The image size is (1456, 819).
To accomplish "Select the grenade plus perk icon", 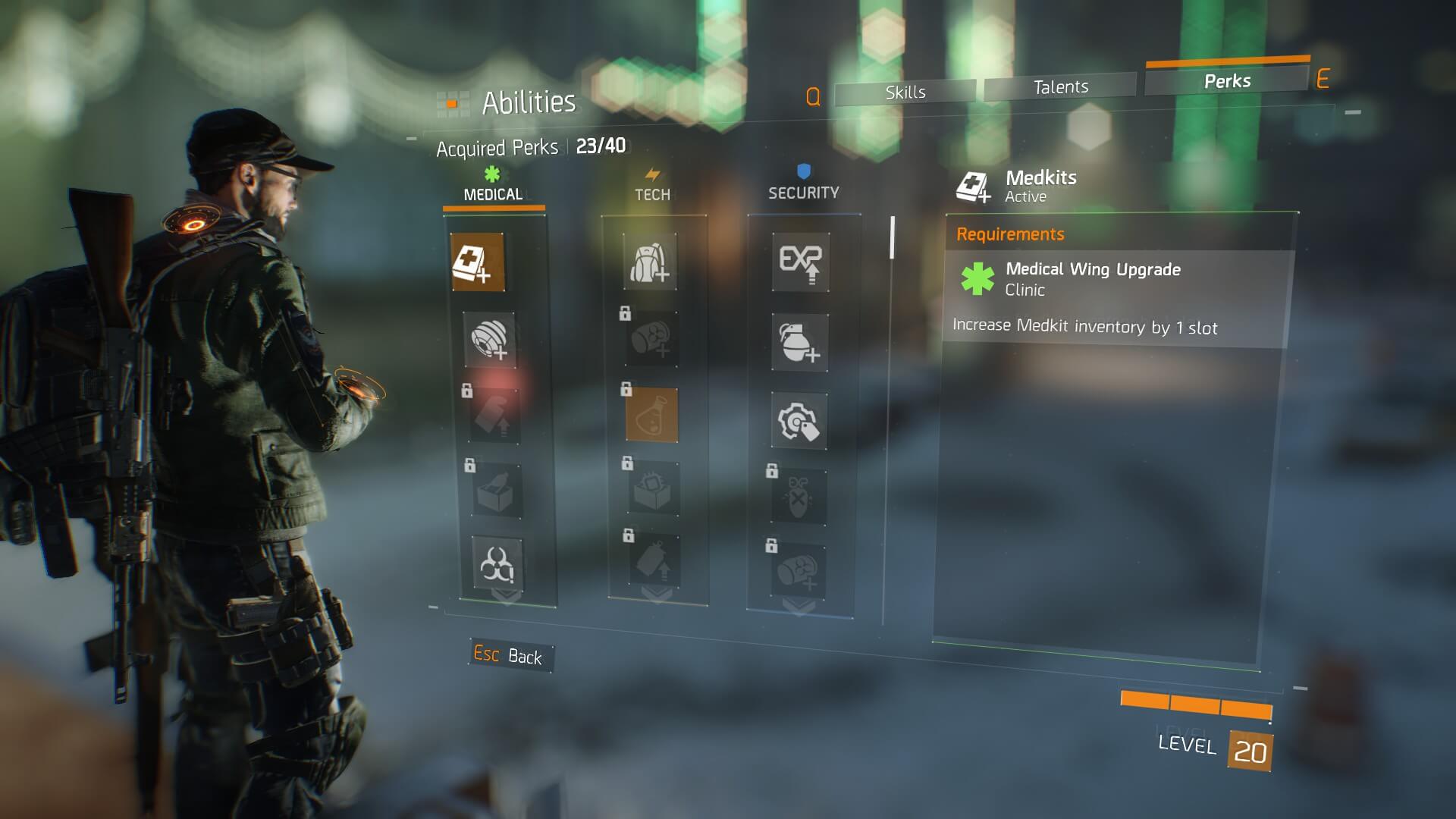I will [x=799, y=343].
